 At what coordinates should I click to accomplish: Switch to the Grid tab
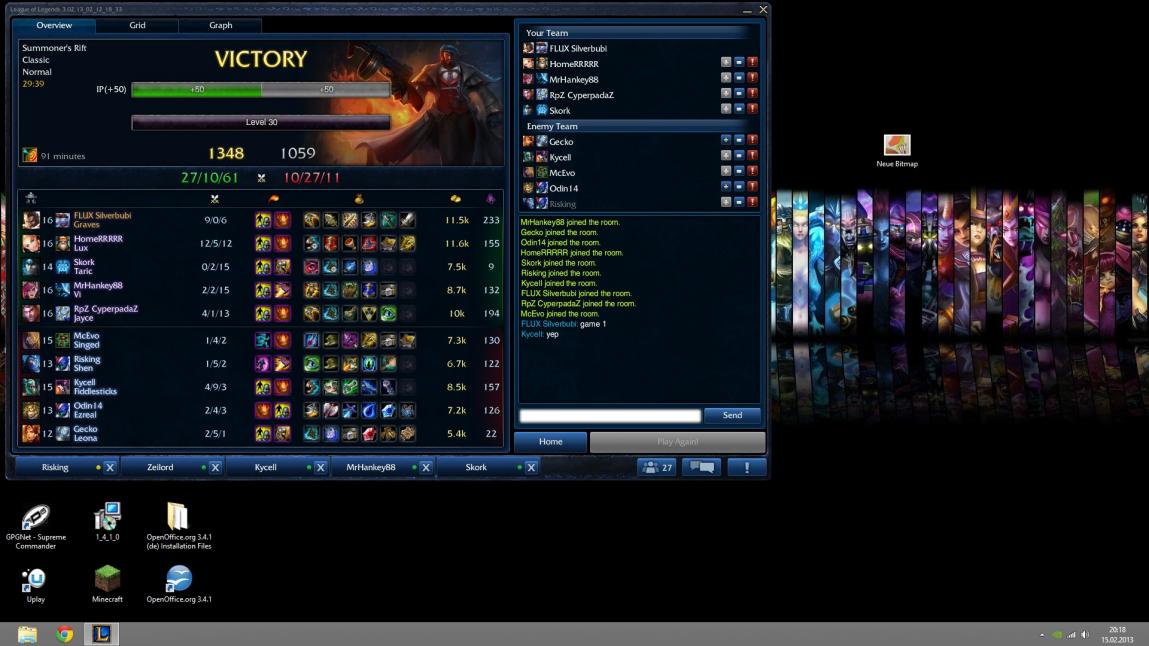(137, 25)
